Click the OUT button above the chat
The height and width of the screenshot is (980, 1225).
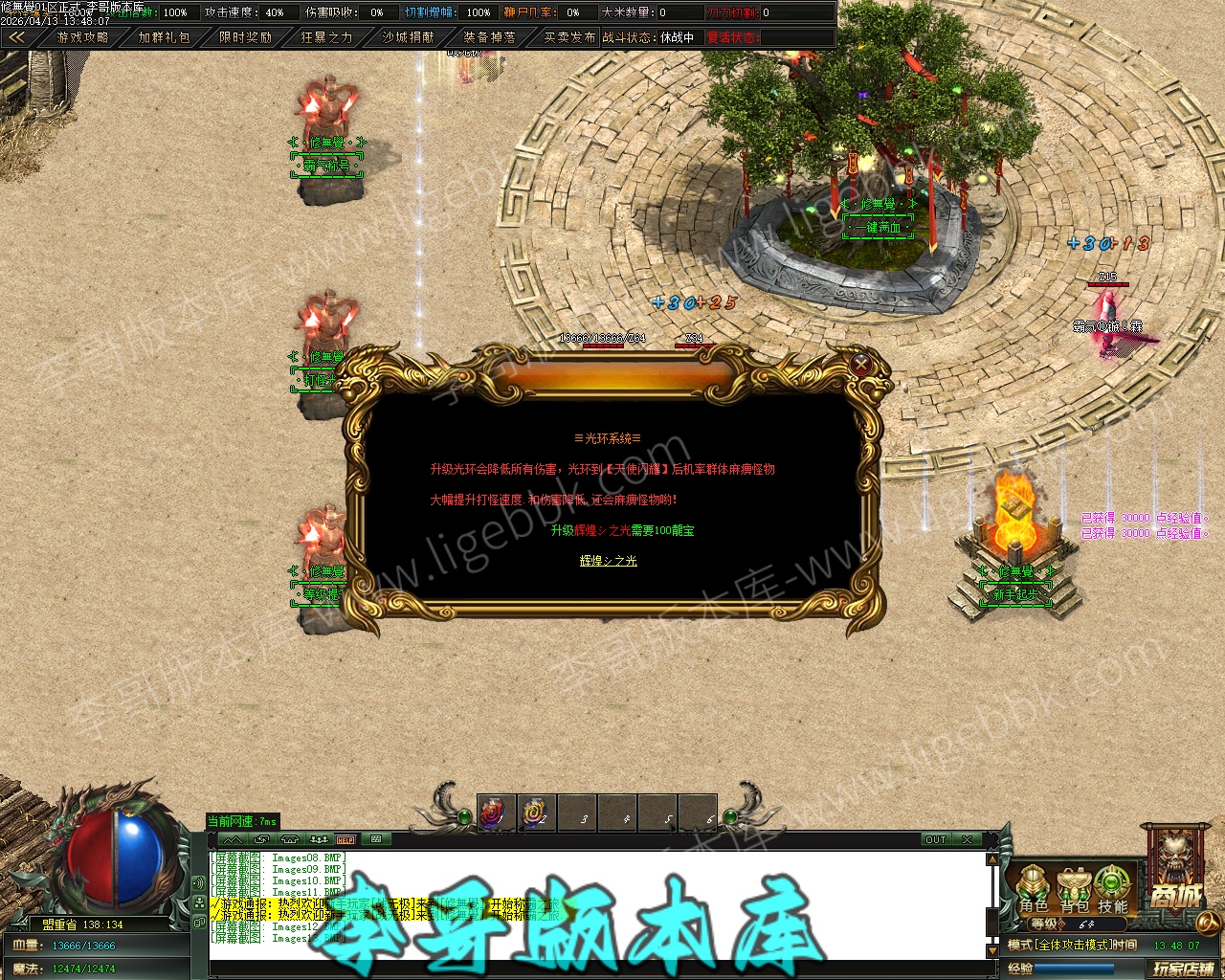click(x=935, y=839)
